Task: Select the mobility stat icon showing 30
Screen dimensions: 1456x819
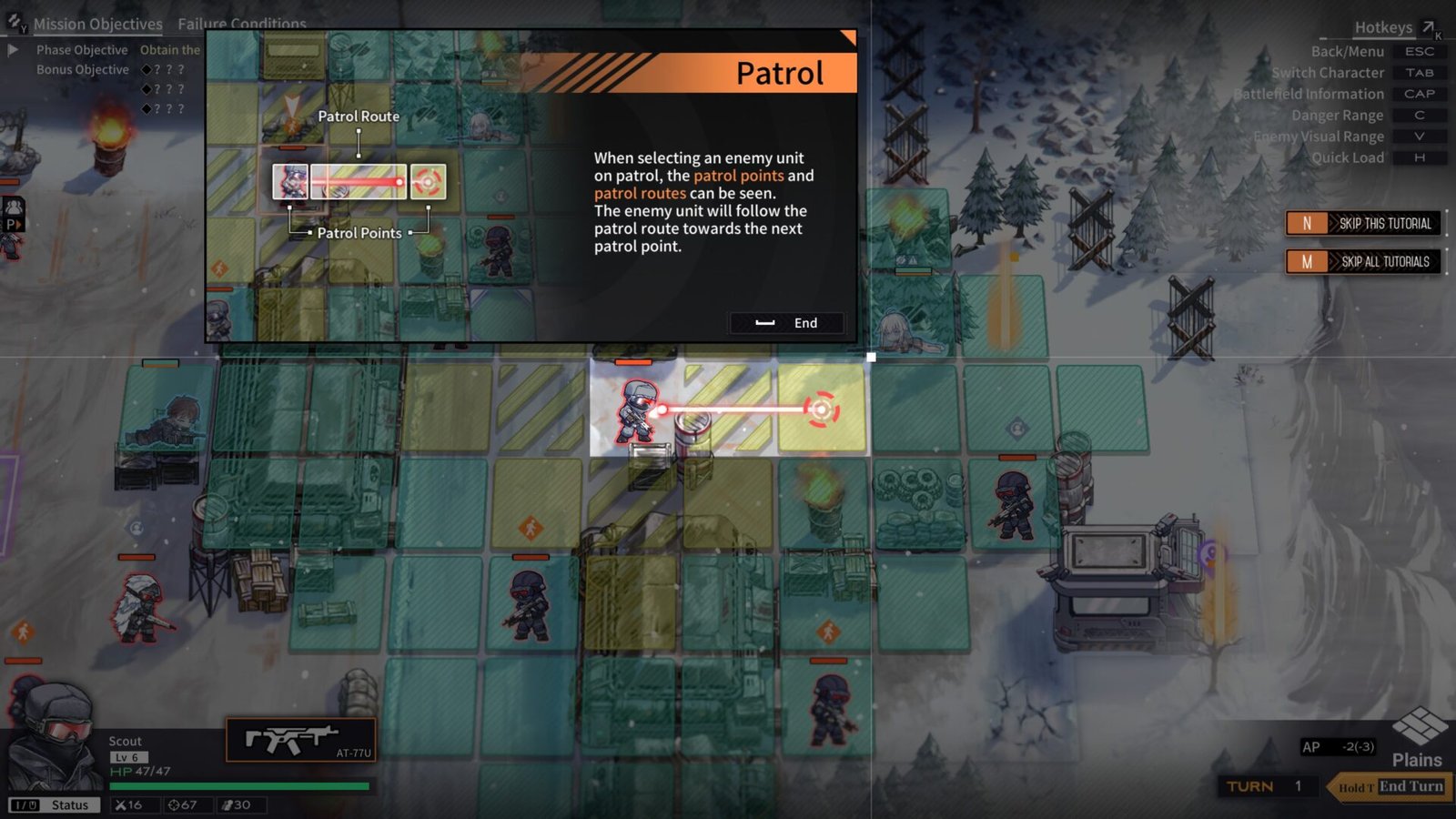Action: (227, 804)
